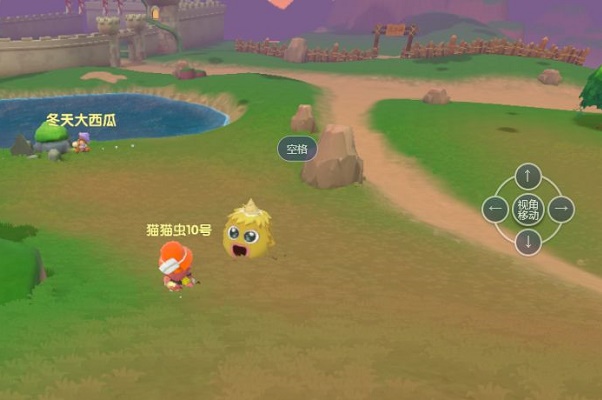Rotate the view with the right arrow
602x400 pixels.
click(561, 209)
